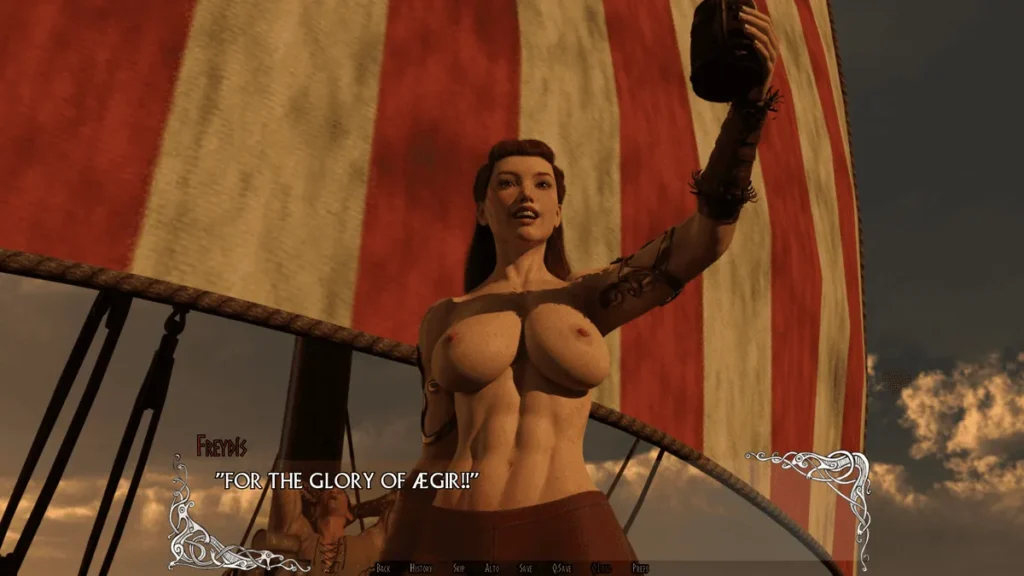Go back with the Back button
Image resolution: width=1024 pixels, height=576 pixels.
pos(383,568)
